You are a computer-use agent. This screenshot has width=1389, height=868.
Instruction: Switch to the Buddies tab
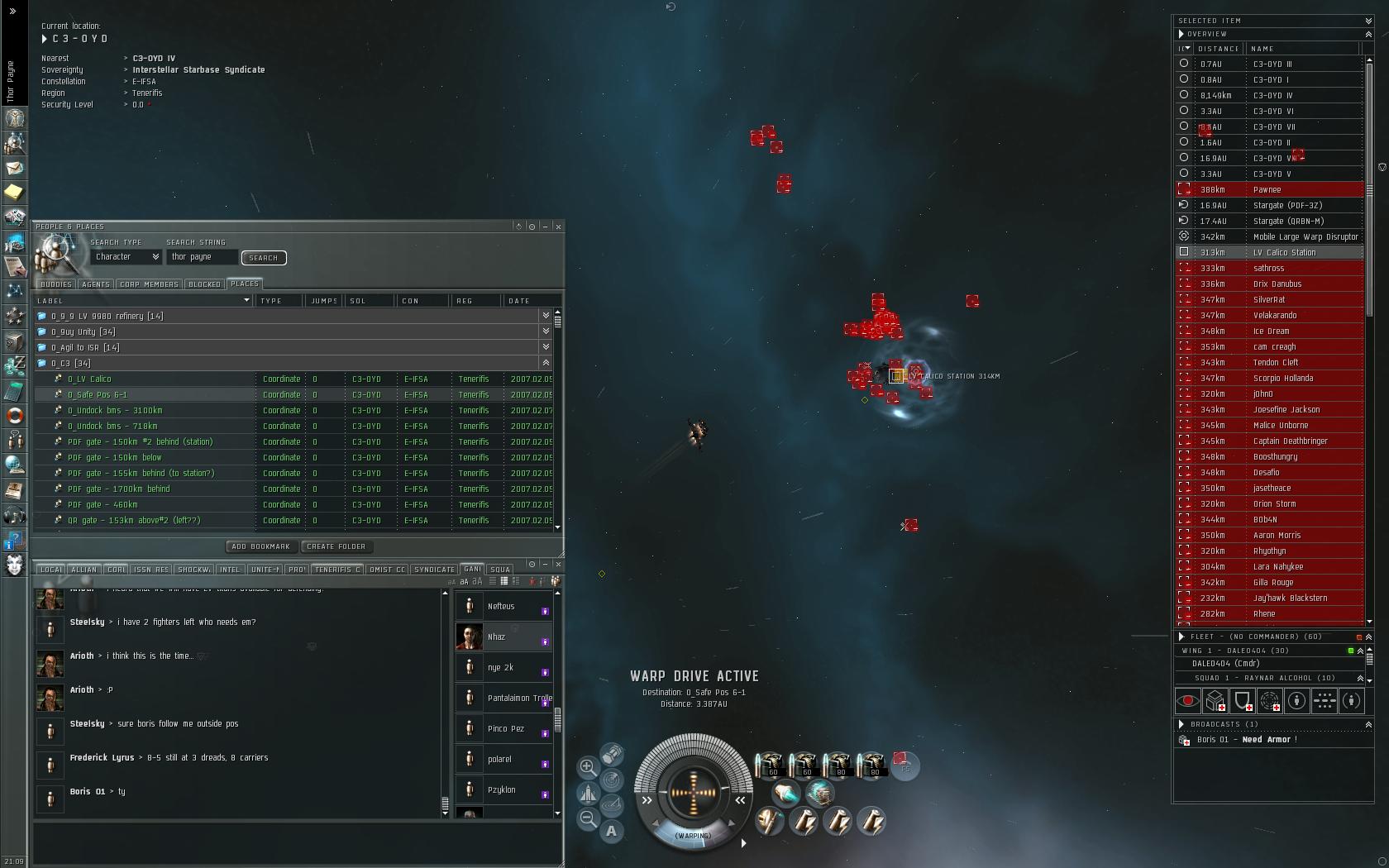[x=56, y=284]
